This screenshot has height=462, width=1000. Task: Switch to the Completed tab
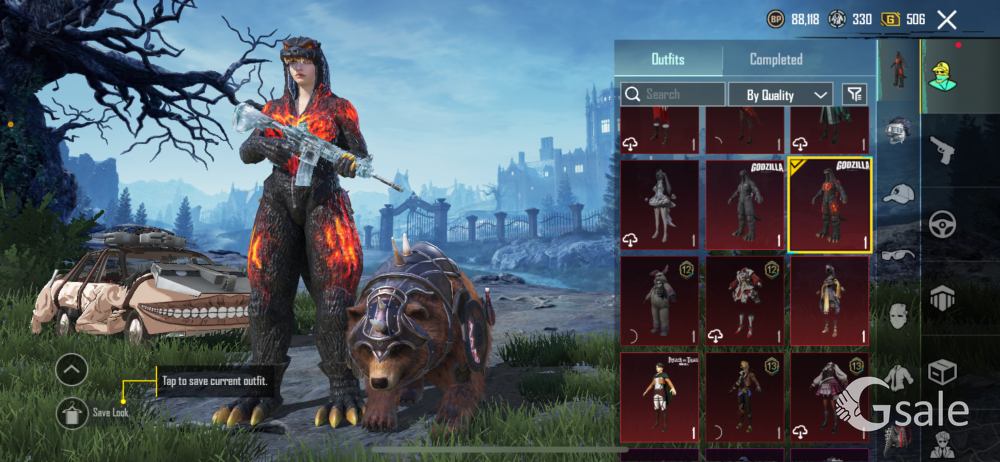(x=776, y=59)
